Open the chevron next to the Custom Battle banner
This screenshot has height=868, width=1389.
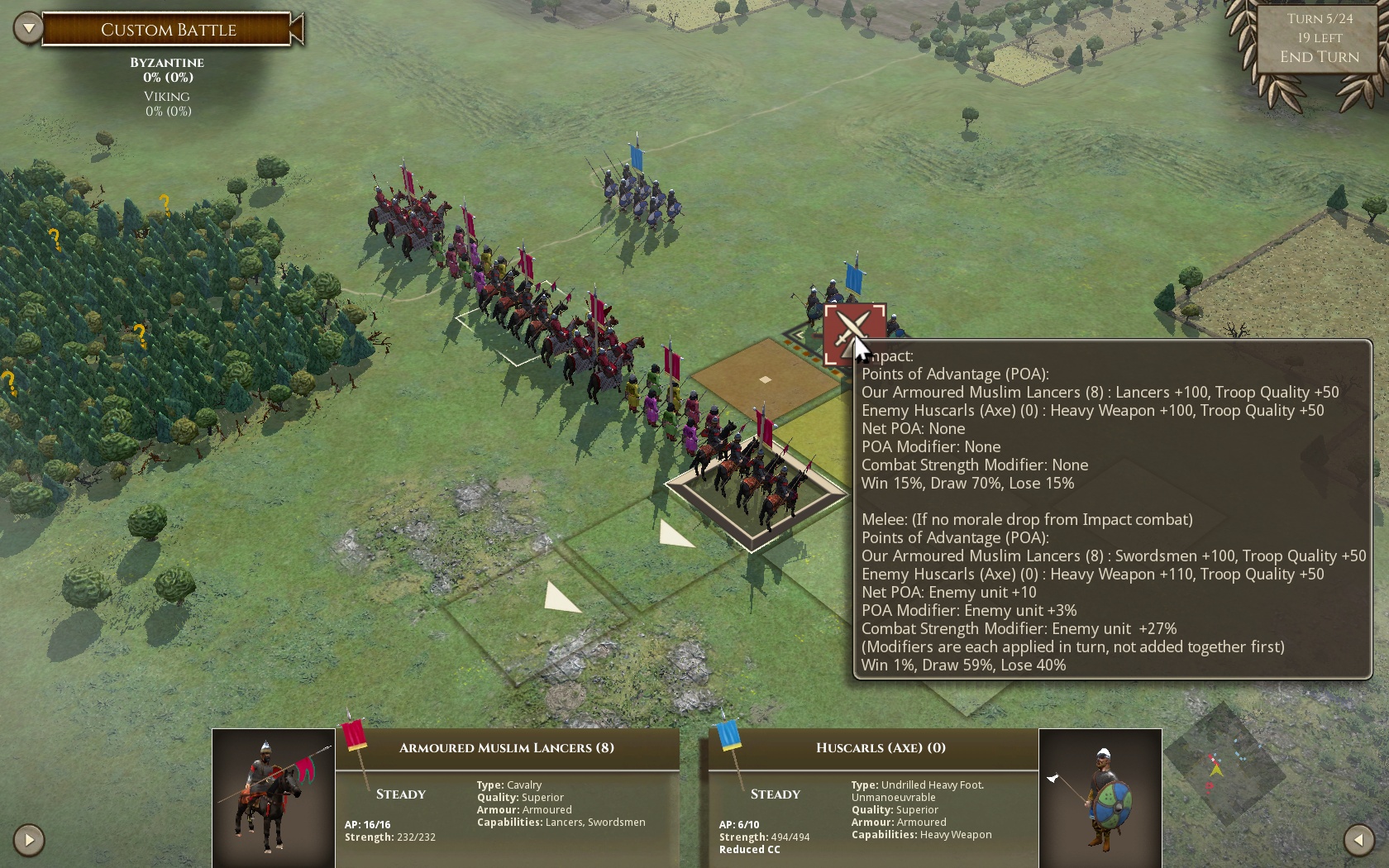pos(28,27)
